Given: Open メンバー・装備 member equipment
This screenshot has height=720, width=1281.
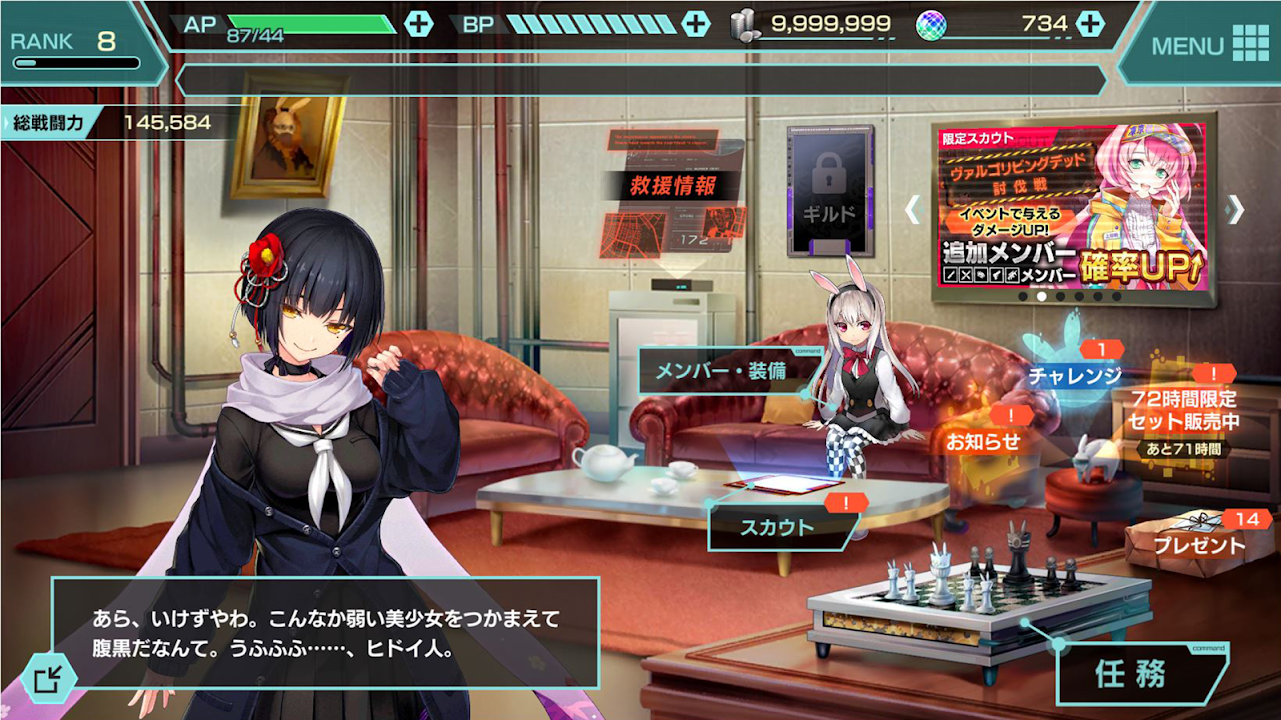Looking at the screenshot, I should tap(722, 371).
